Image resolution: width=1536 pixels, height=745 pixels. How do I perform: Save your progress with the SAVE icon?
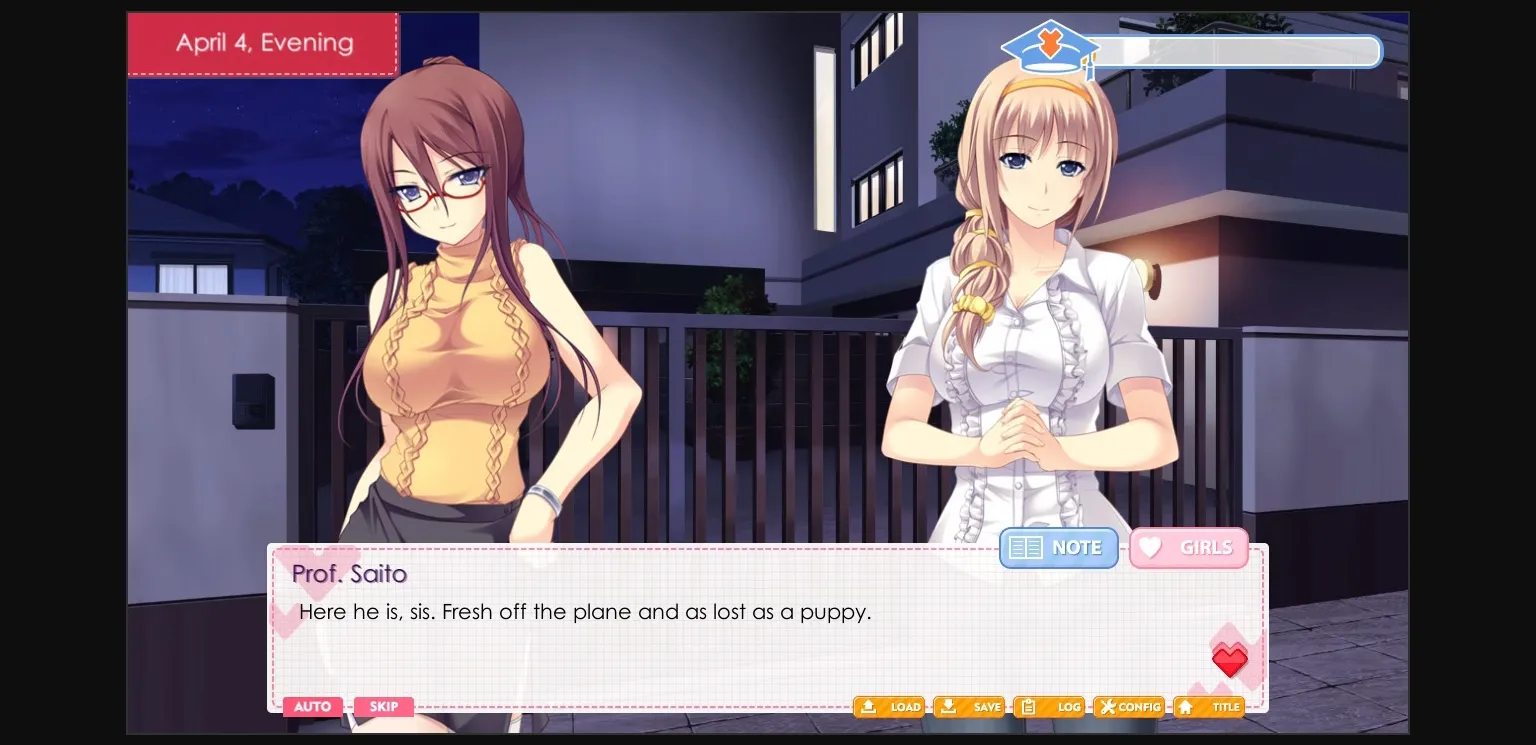(x=968, y=707)
